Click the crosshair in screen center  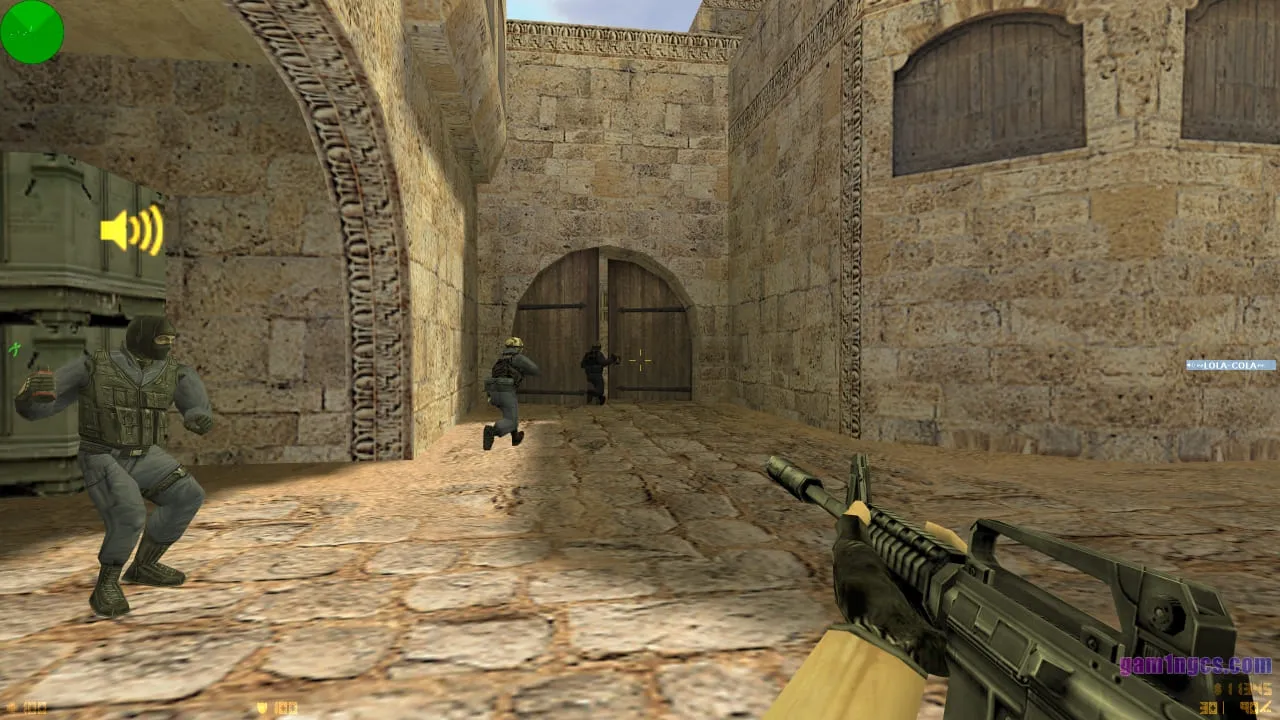640,362
